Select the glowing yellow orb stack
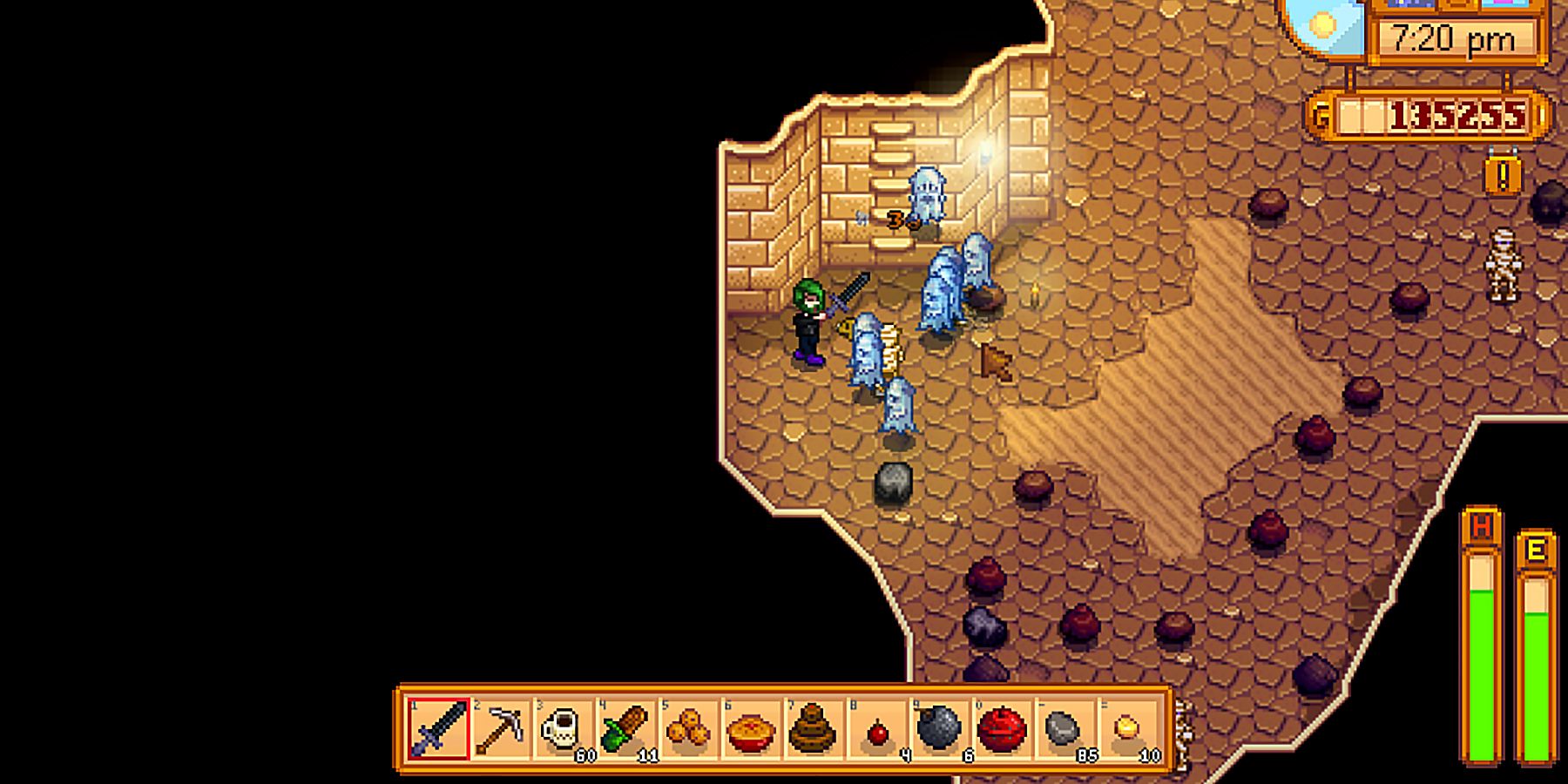The height and width of the screenshot is (784, 1568). pos(1126,728)
